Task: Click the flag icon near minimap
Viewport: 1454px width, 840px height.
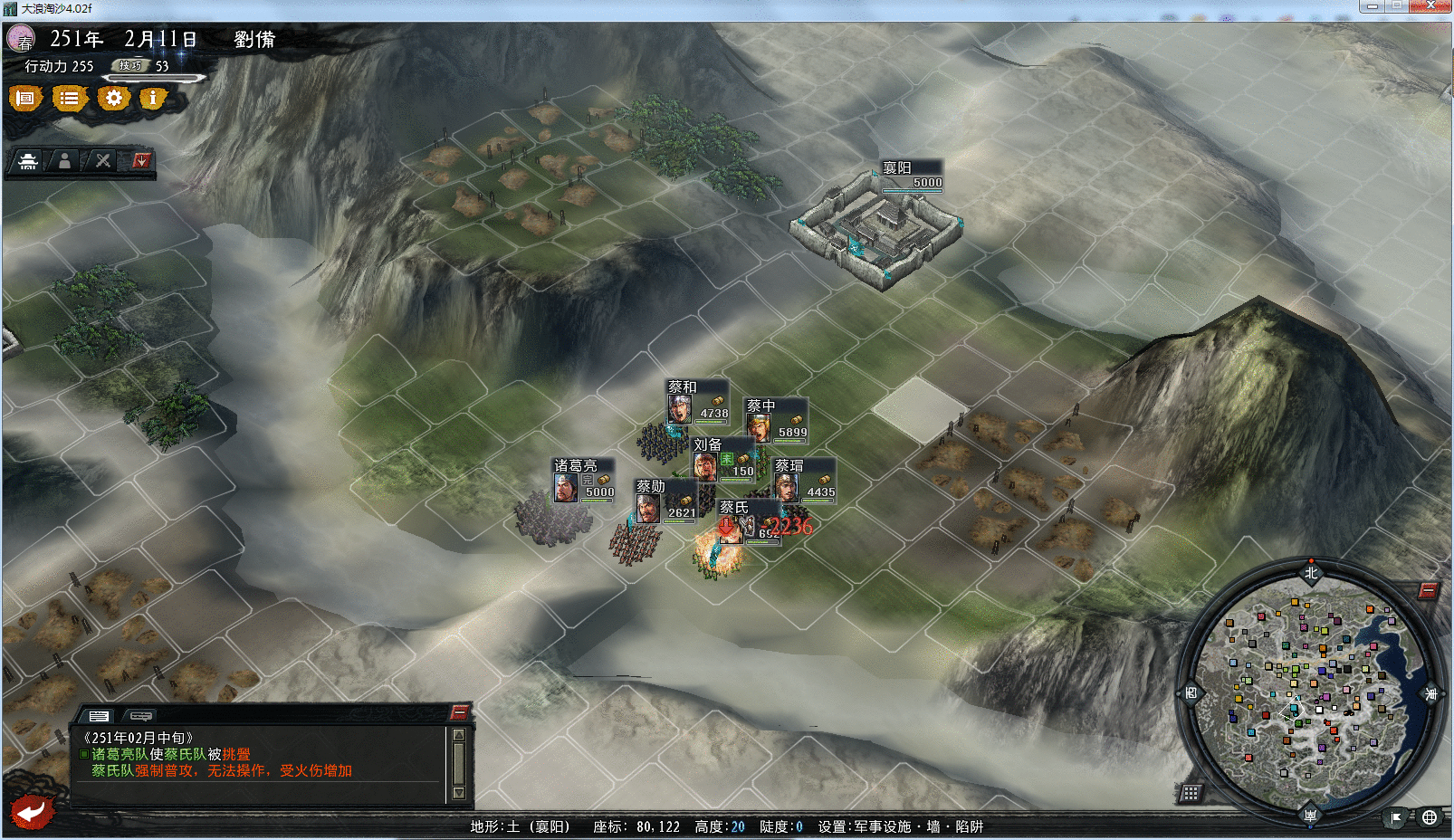Action: pyautogui.click(x=1396, y=817)
